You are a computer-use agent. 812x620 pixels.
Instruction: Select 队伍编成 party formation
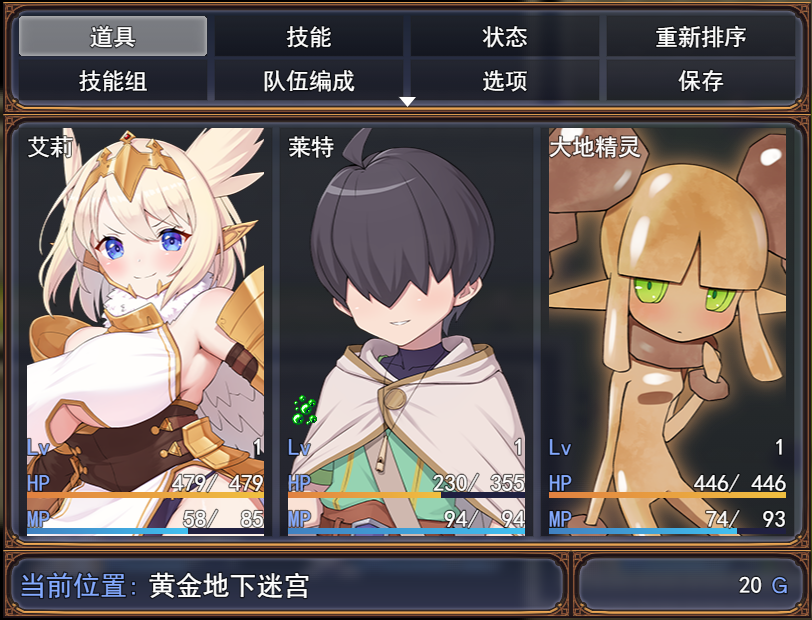coord(309,81)
